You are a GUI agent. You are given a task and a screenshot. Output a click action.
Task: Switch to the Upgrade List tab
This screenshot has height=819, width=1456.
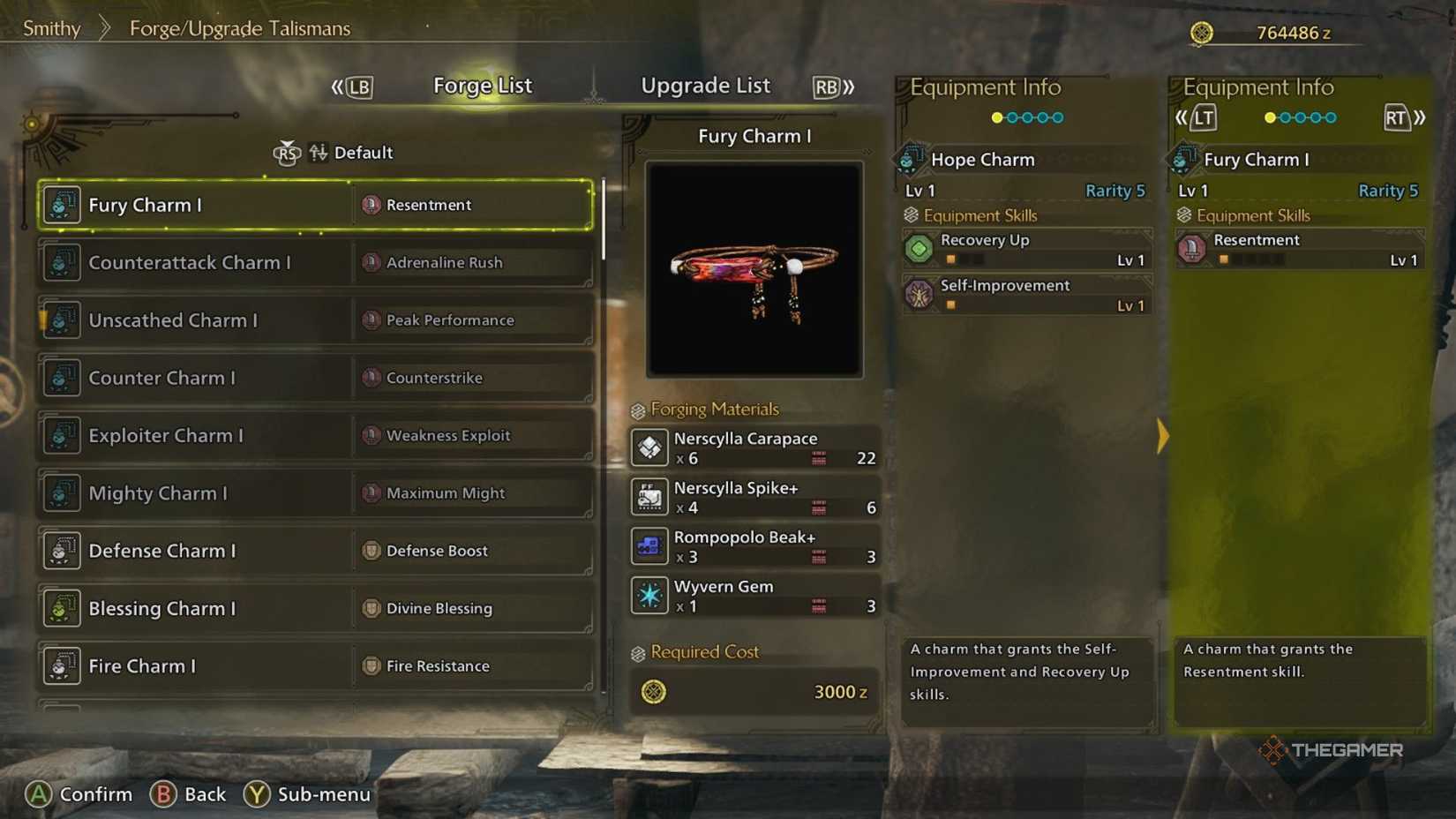(705, 85)
